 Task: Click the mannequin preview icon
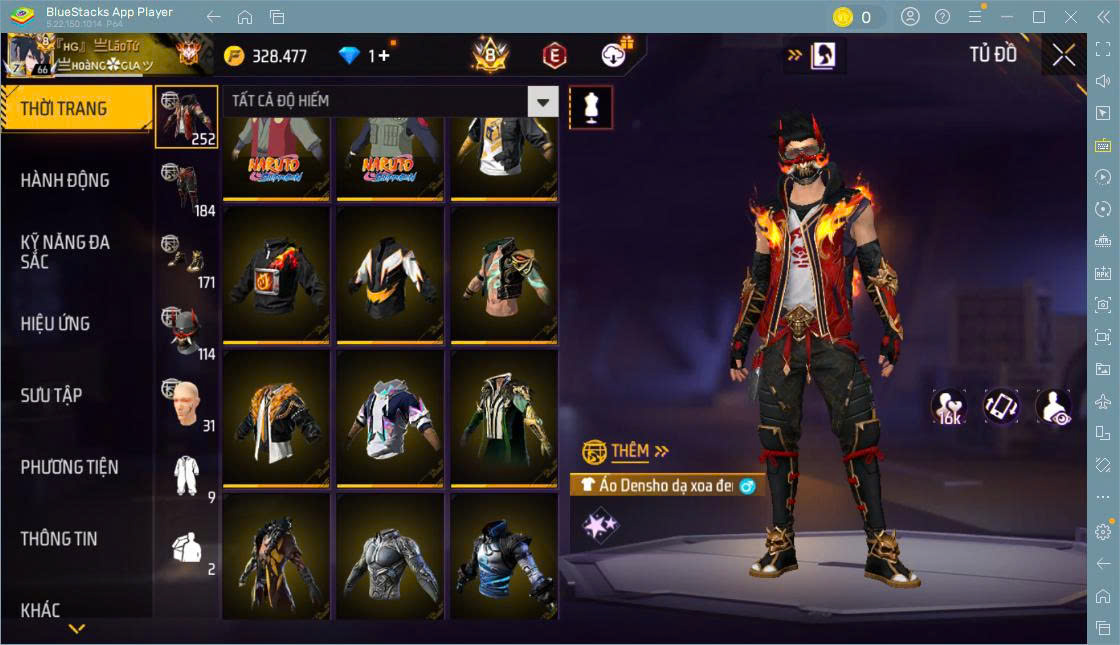coord(591,107)
